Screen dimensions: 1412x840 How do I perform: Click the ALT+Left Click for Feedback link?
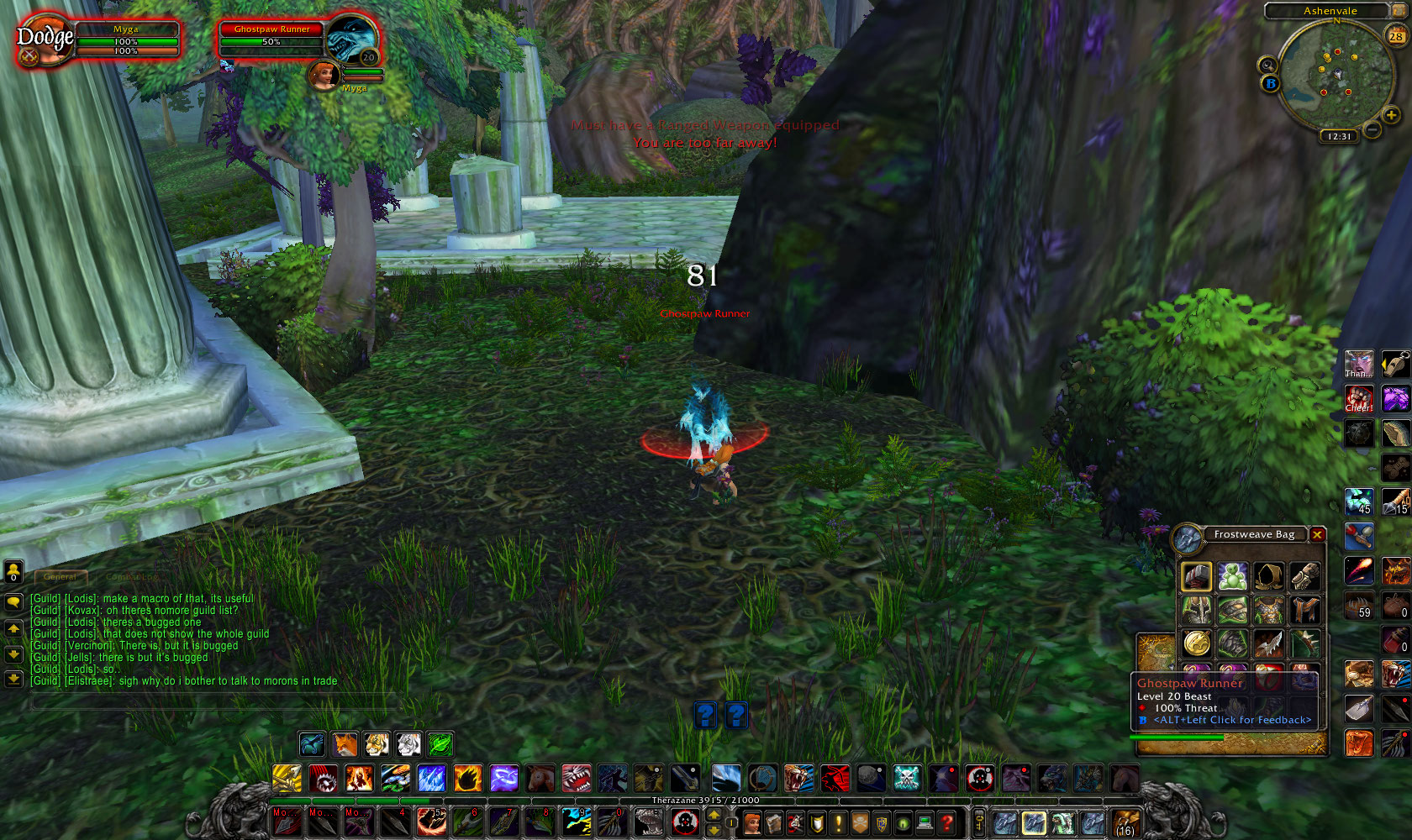tap(1233, 720)
